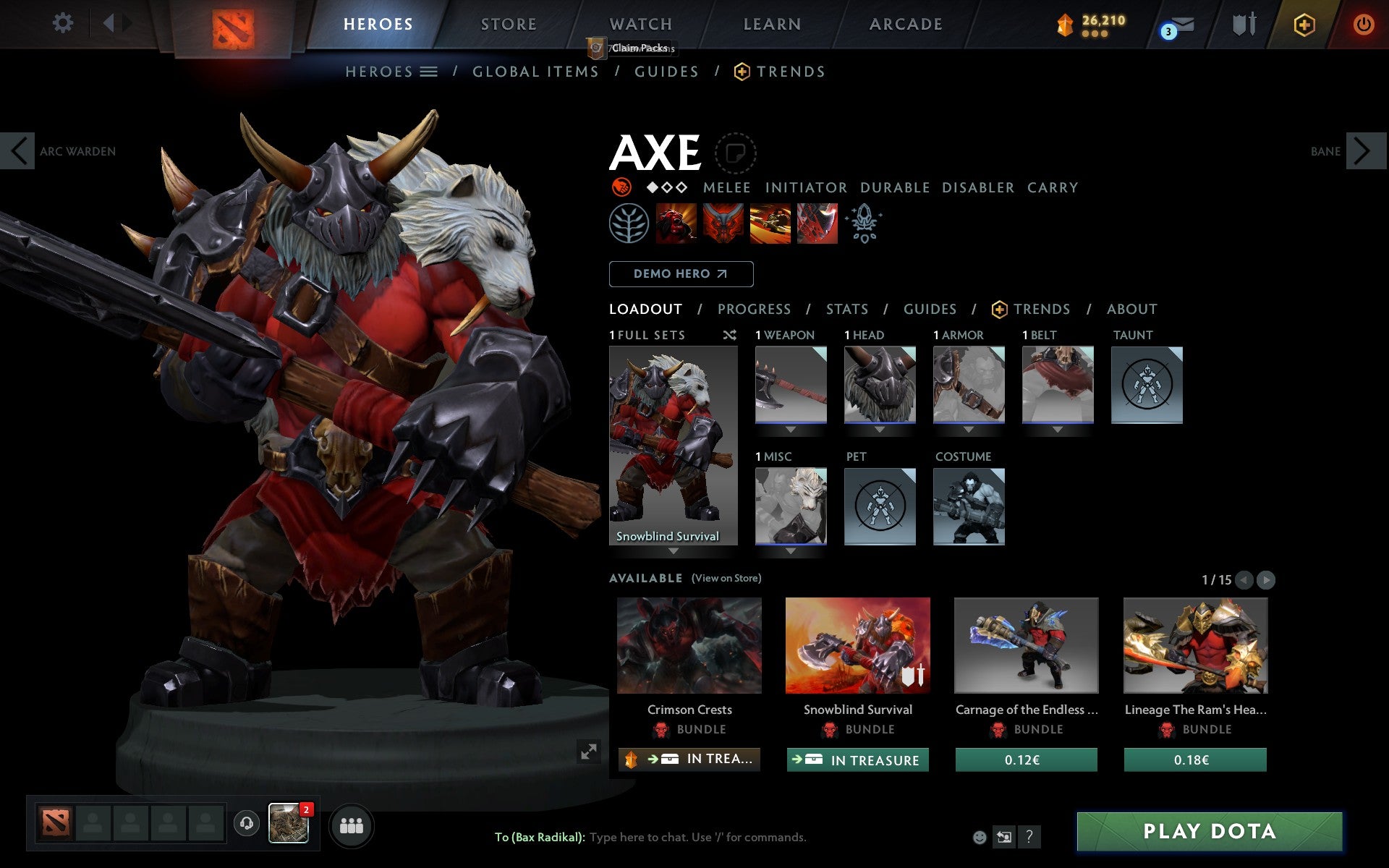Click the red power button to quit
The image size is (1389, 868).
pyautogui.click(x=1363, y=24)
